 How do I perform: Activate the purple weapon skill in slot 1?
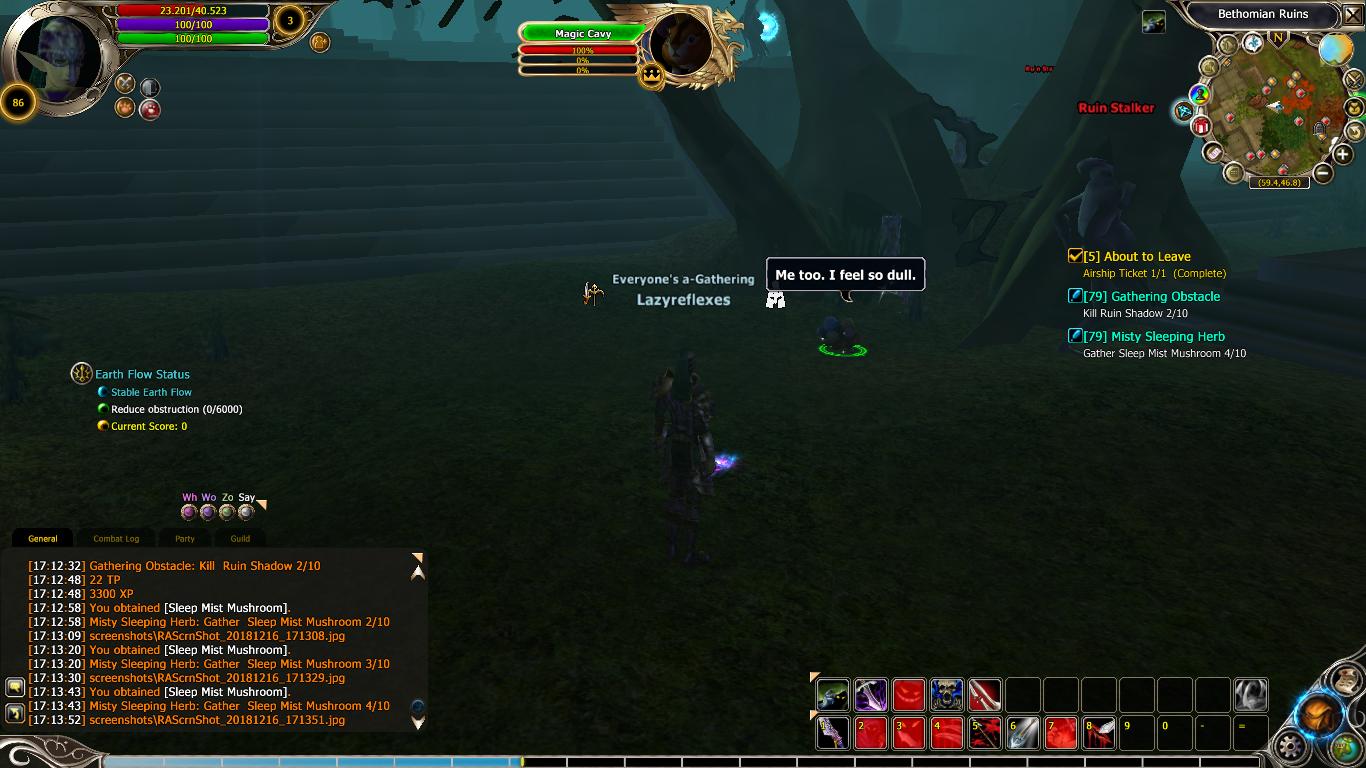click(832, 733)
